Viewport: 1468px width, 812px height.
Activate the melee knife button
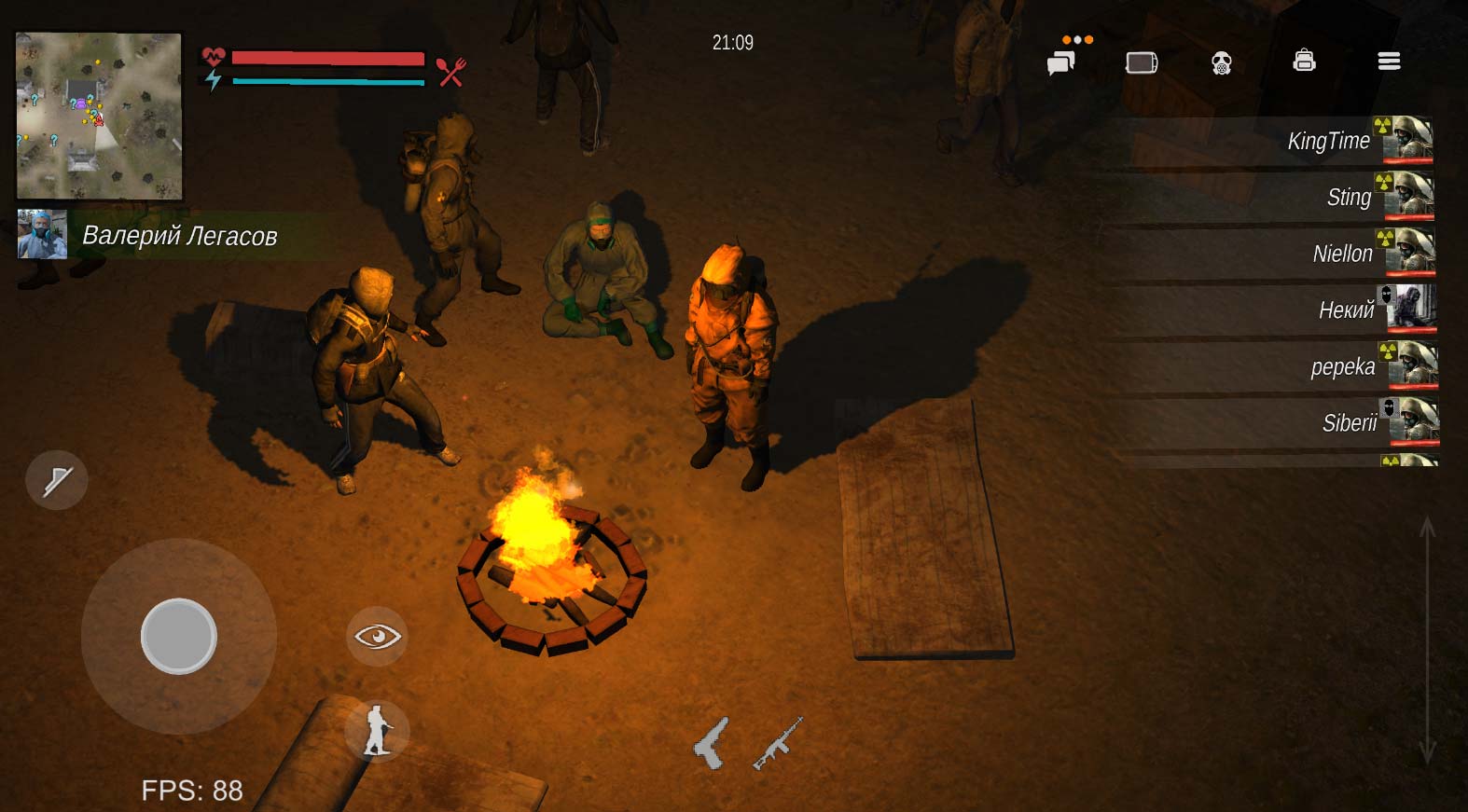pos(57,480)
